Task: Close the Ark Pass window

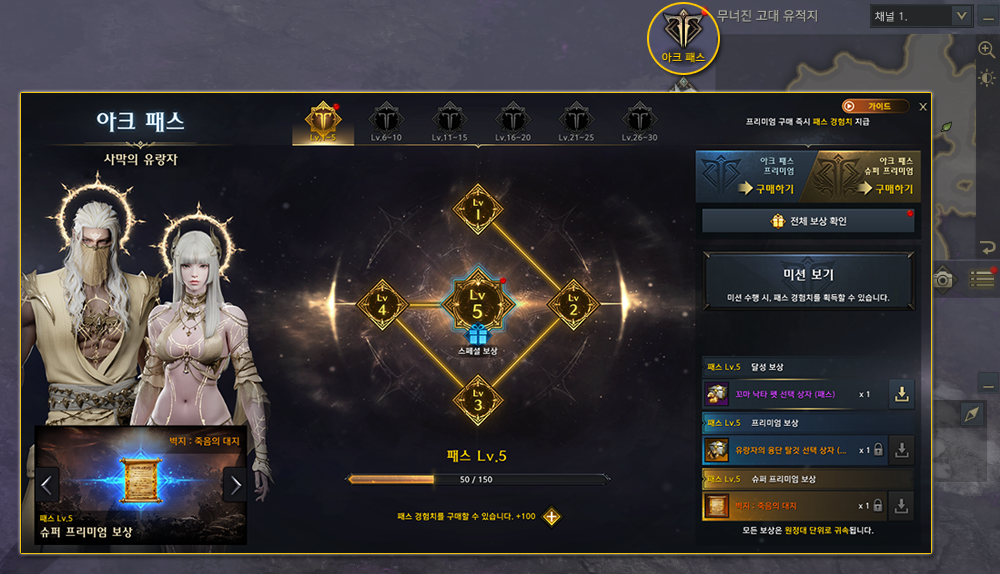Action: pyautogui.click(x=923, y=106)
